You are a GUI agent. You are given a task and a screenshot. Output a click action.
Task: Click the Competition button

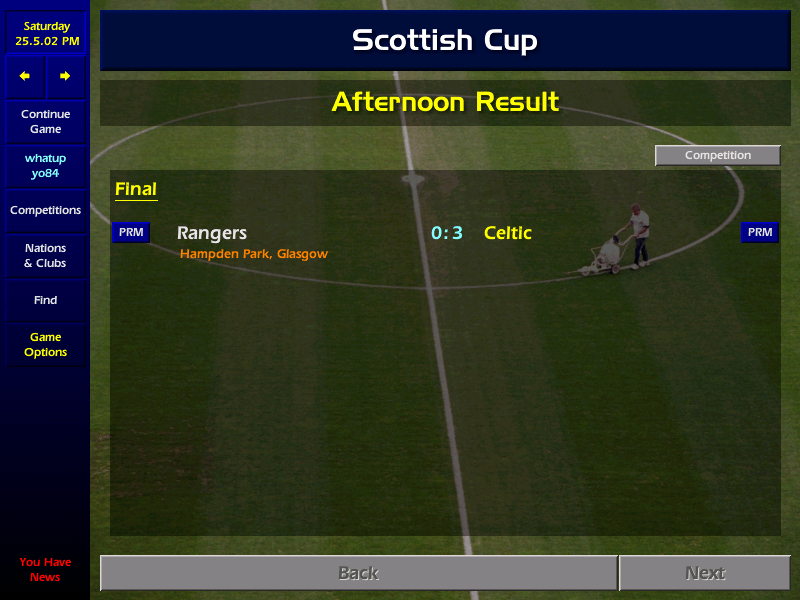click(717, 156)
